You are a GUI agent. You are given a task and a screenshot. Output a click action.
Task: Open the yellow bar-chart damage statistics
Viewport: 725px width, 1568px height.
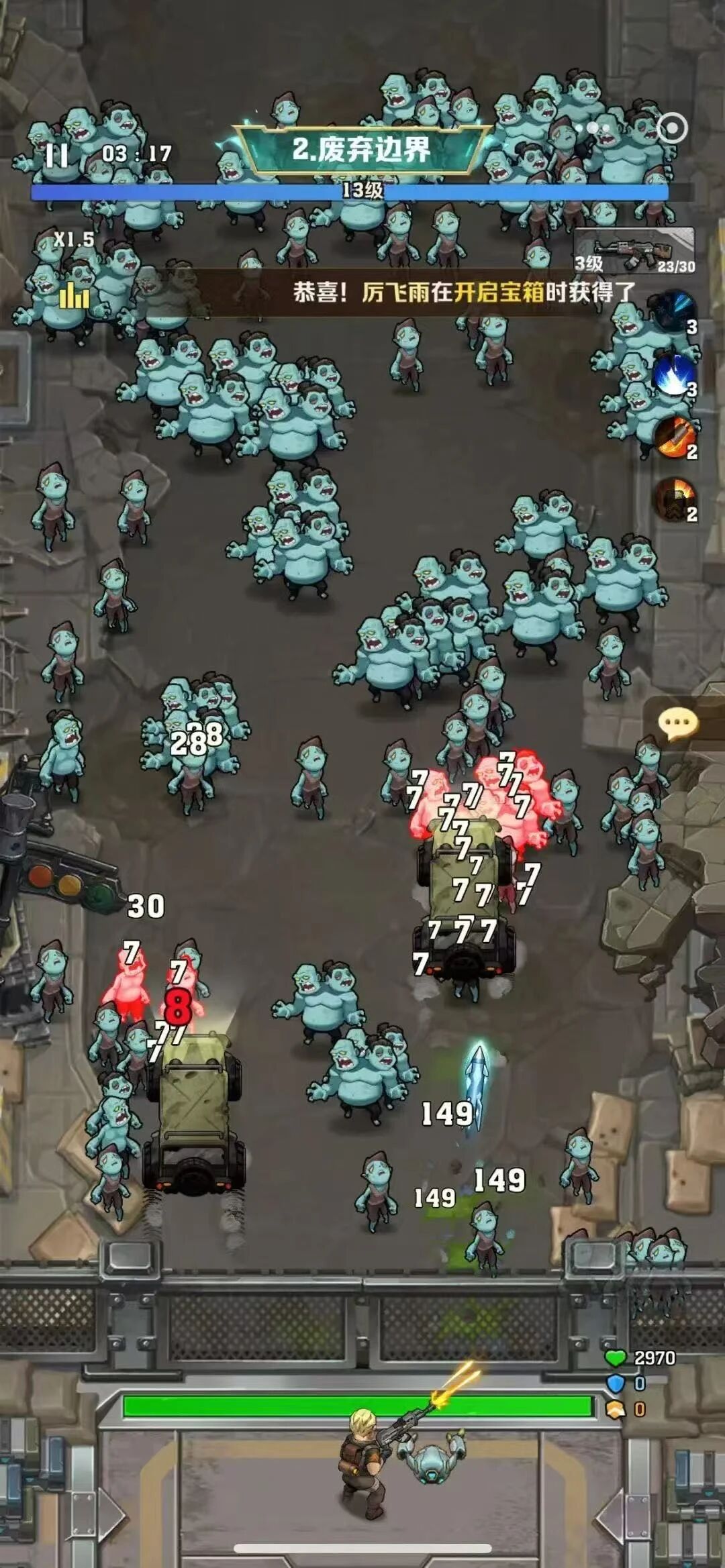coord(74,296)
